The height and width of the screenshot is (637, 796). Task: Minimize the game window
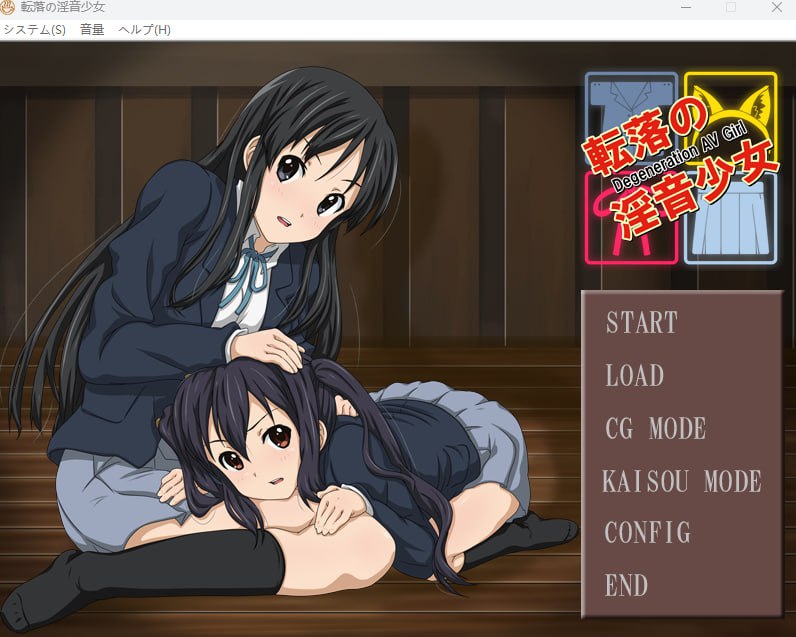[x=685, y=7]
